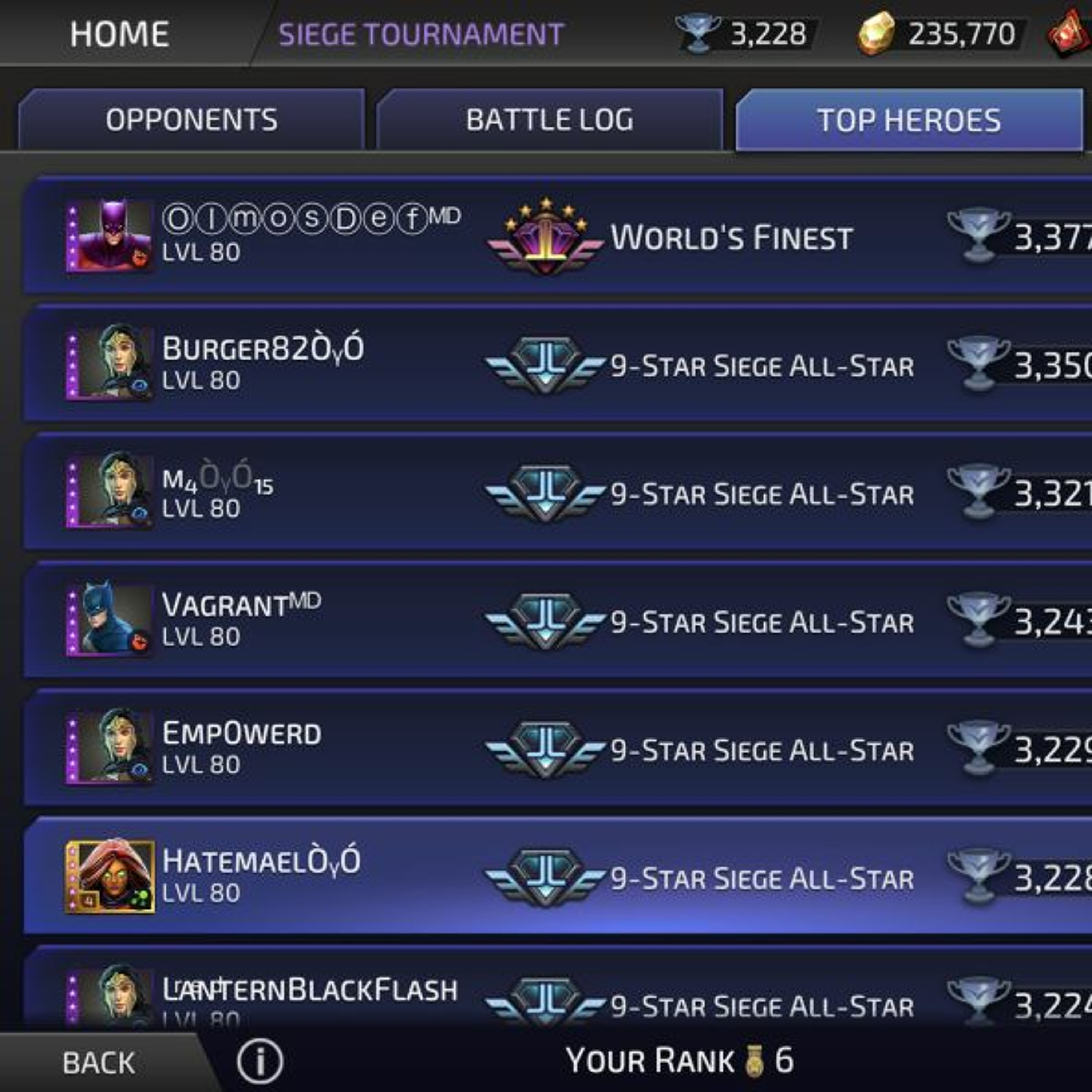Show tournament info with the circled i icon
1092x1092 pixels.
click(260, 1061)
